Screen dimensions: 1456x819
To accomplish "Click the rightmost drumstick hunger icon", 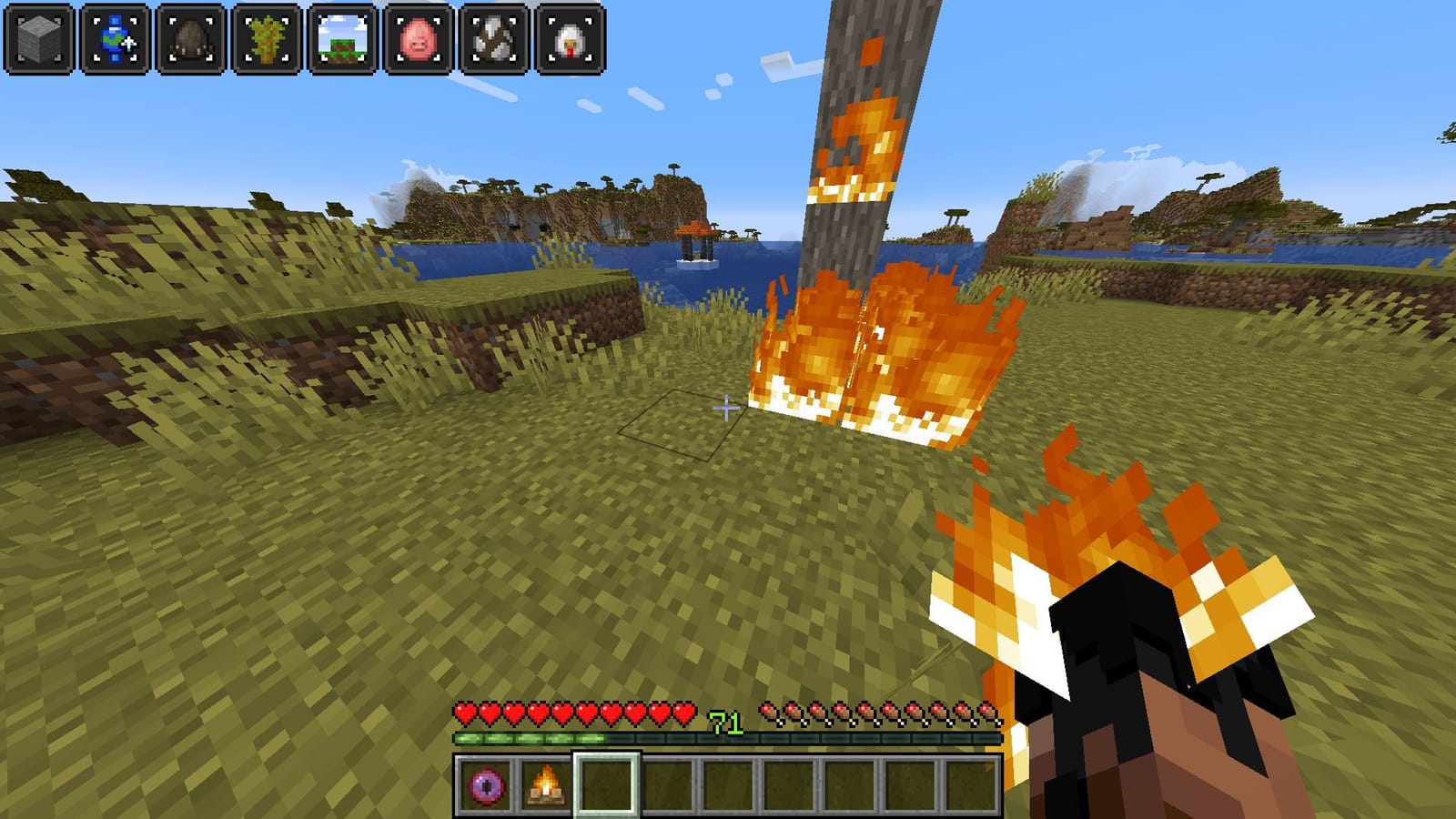I will coord(988,710).
